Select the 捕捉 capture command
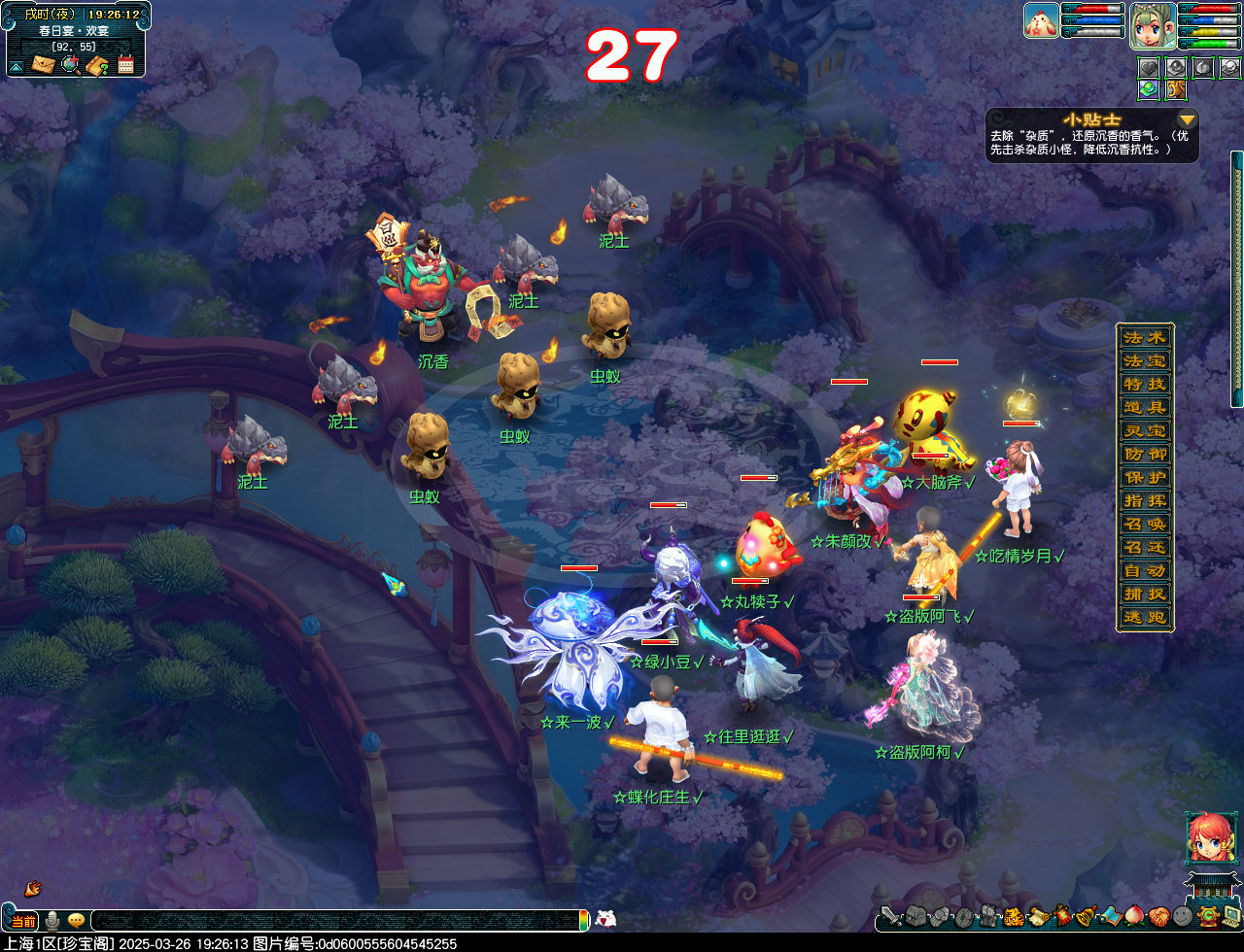 pos(1145,594)
